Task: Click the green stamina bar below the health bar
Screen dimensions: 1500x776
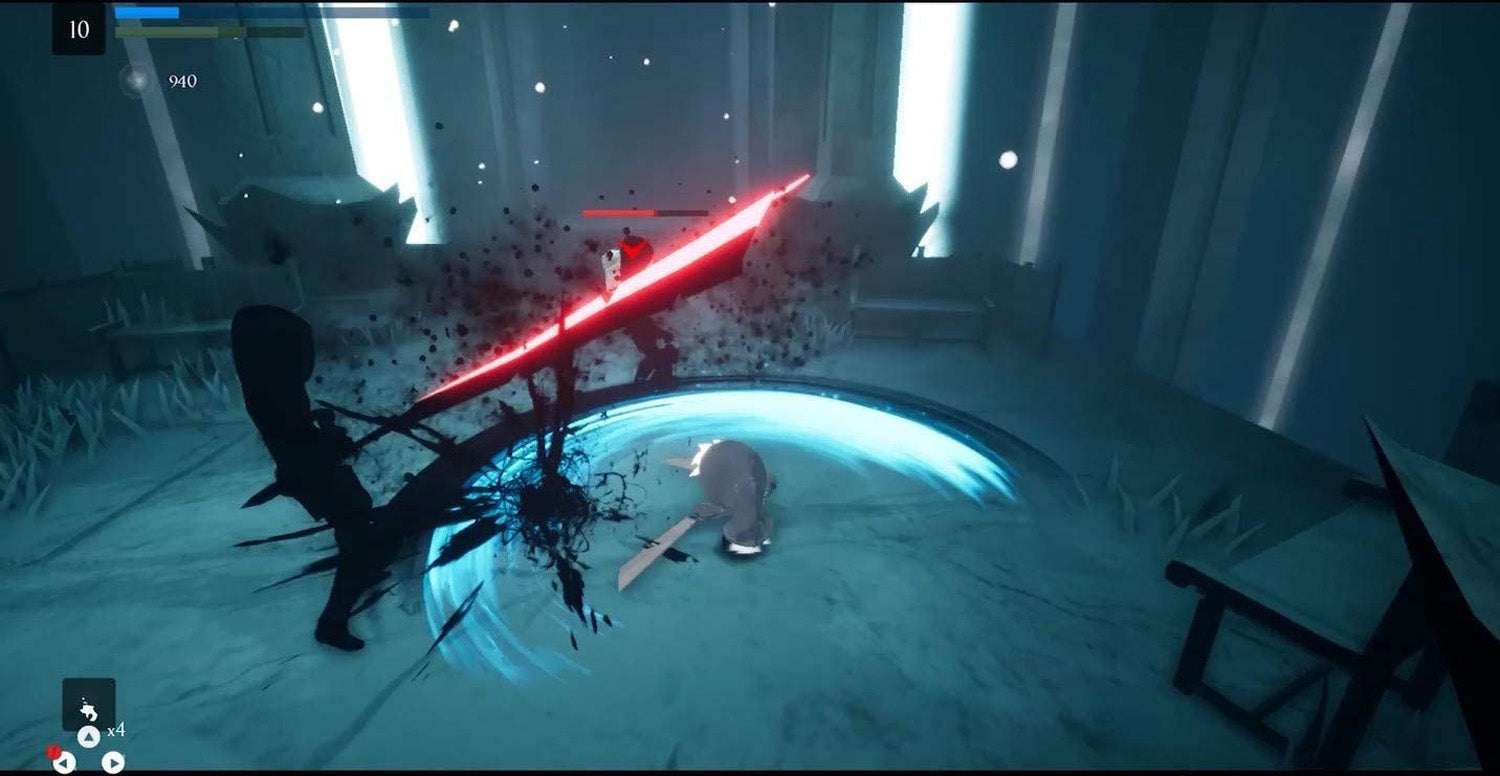Action: (x=166, y=33)
